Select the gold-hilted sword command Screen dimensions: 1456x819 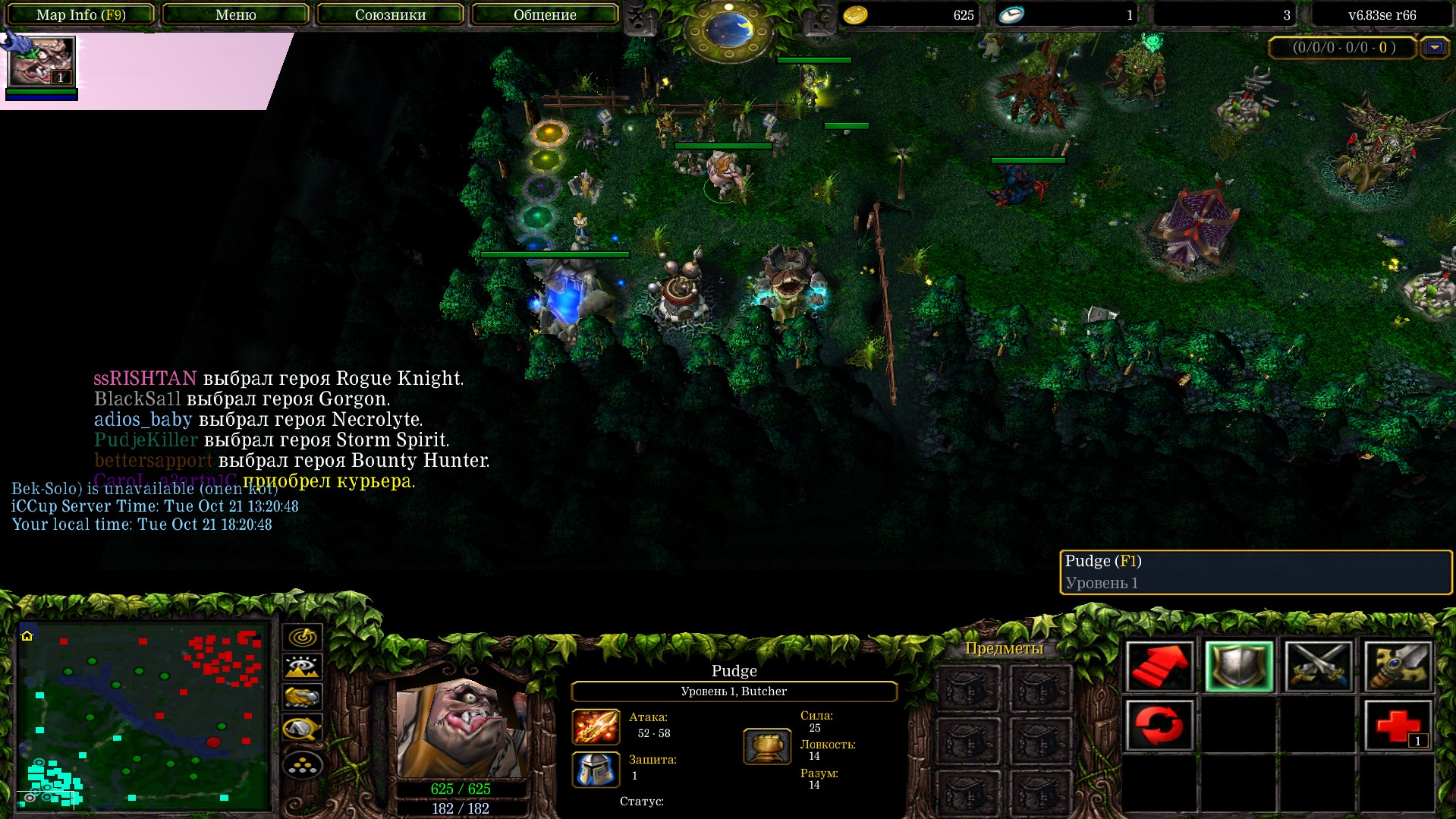coord(1398,666)
